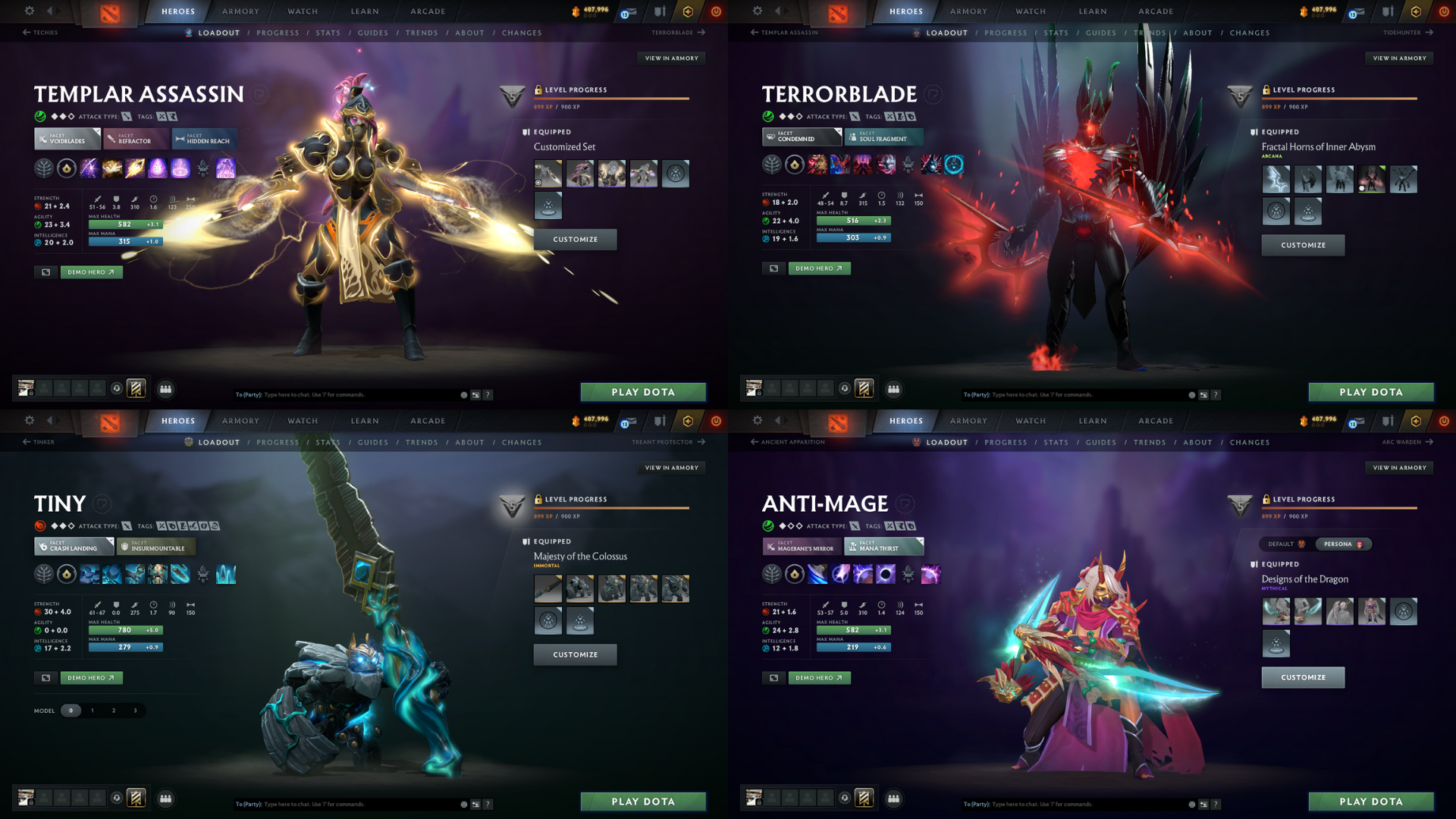
Task: Open settings with the top-left gear icon
Action: click(29, 11)
